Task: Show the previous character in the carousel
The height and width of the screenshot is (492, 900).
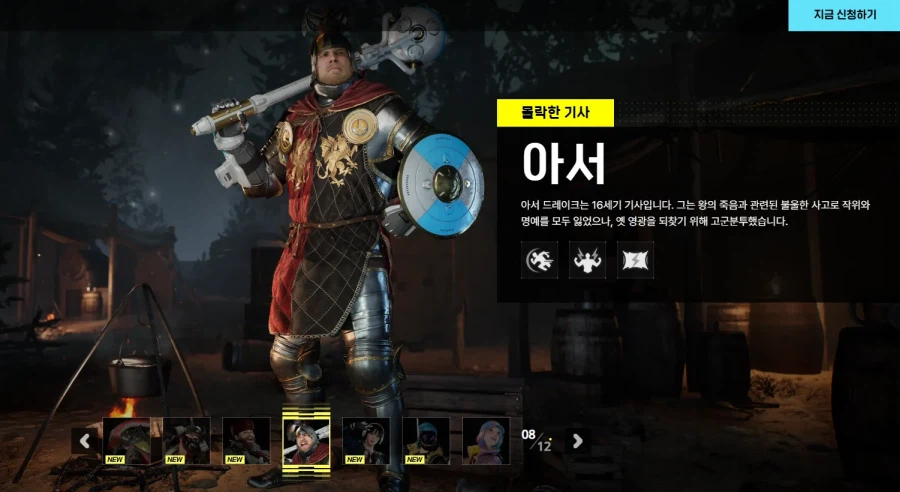Action: tap(85, 440)
